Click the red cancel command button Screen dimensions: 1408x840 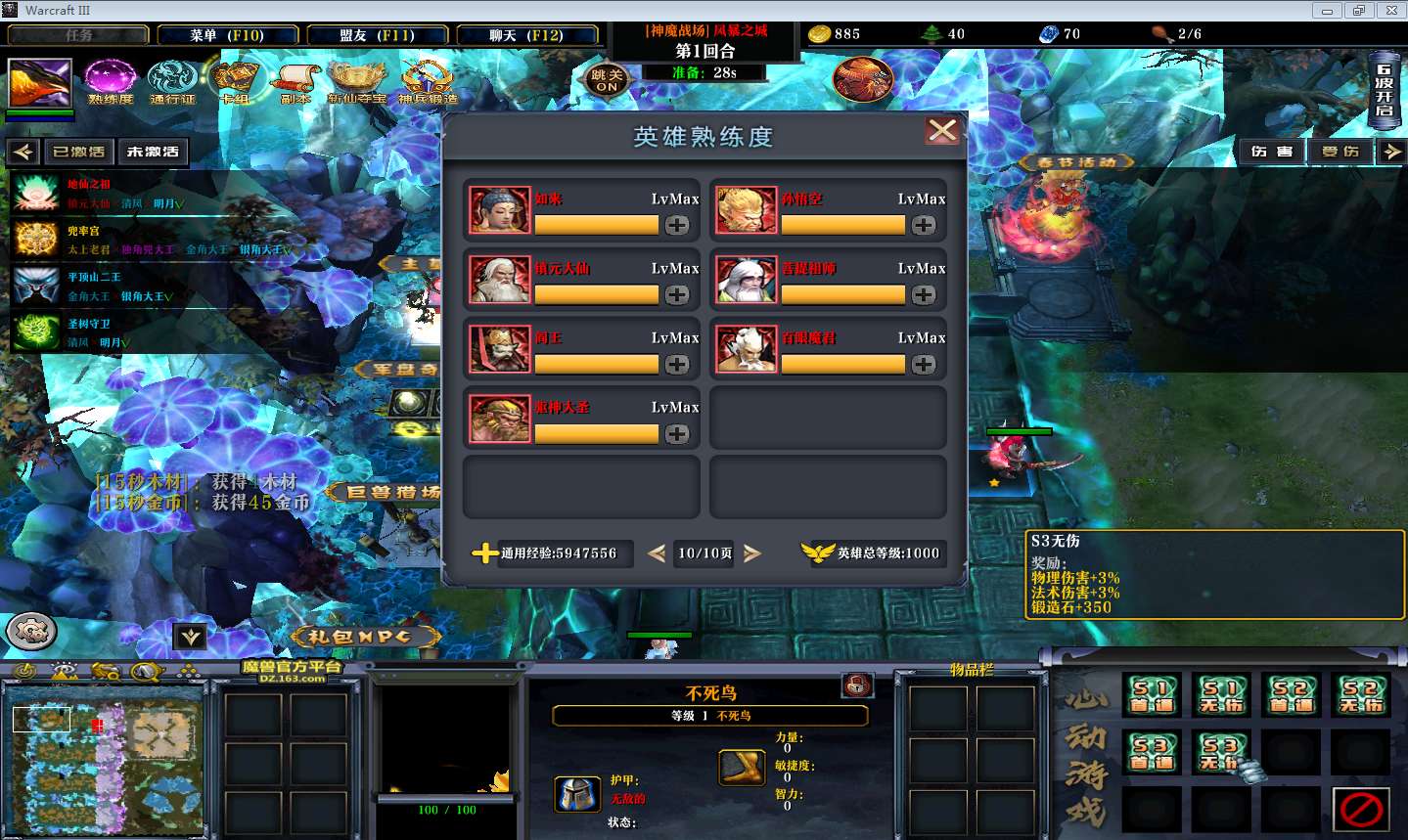coord(1361,809)
